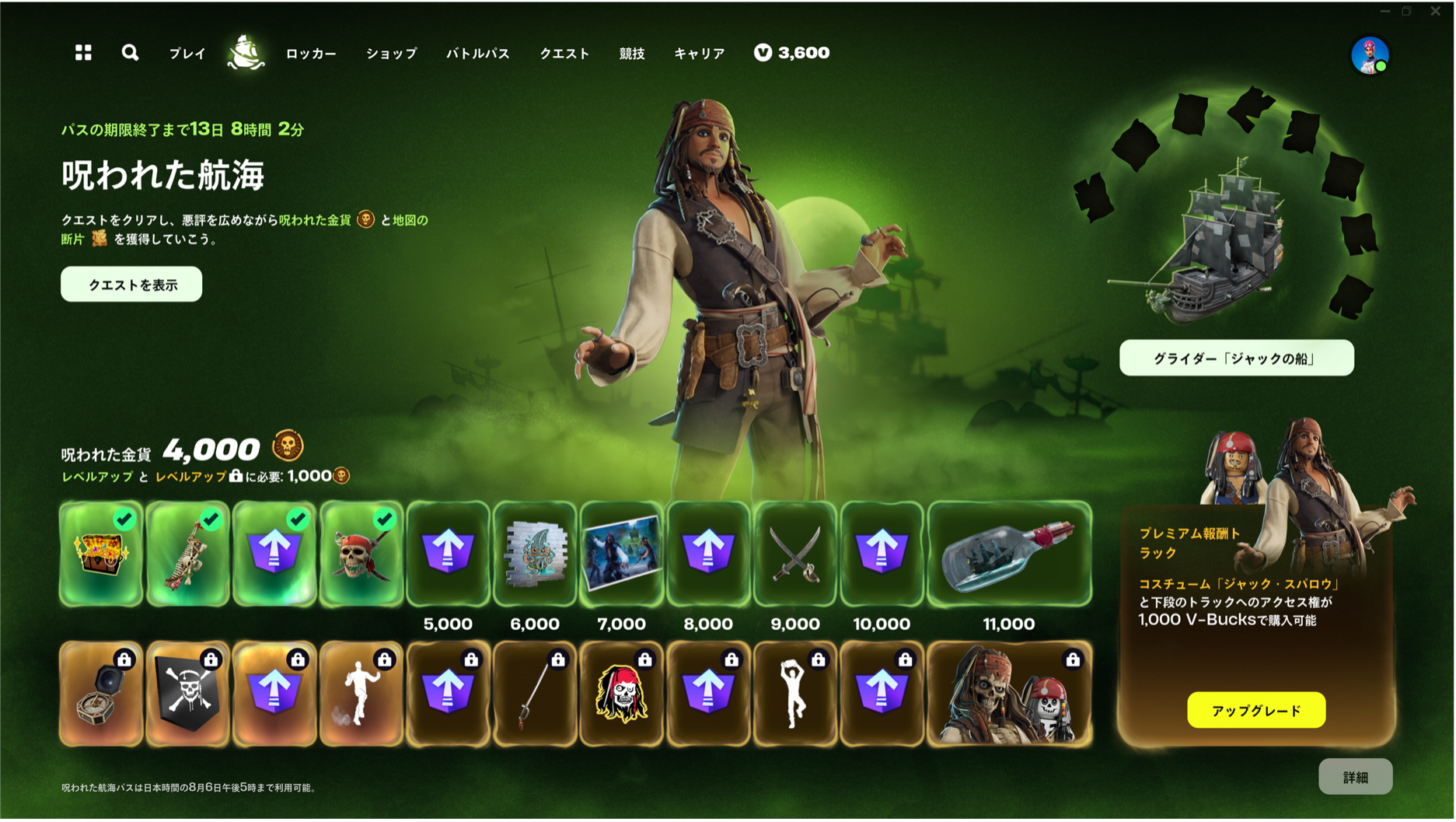Go to the ショップ tab
This screenshot has height=822, width=1456.
(x=392, y=54)
